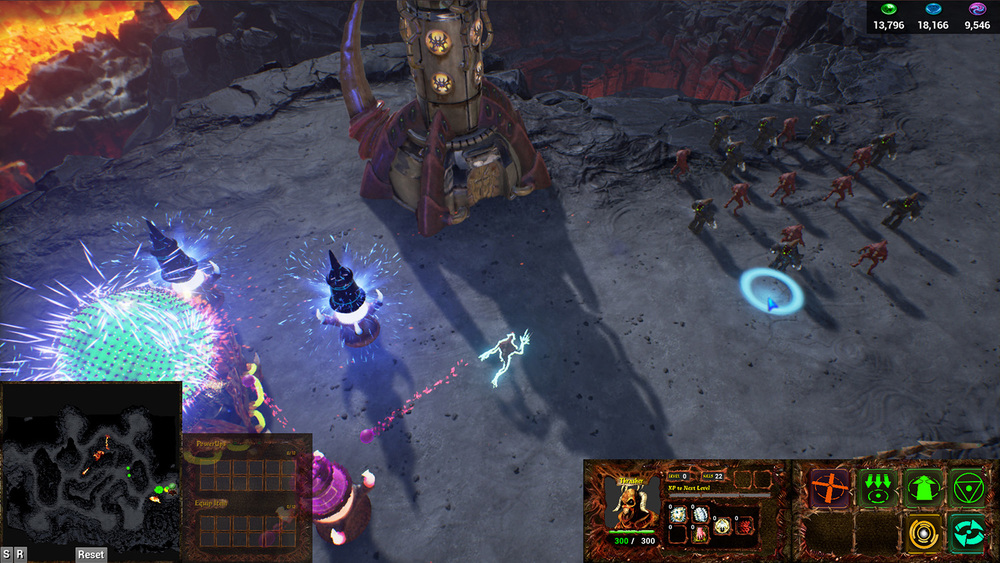Click the teal circular arrows command

[968, 532]
